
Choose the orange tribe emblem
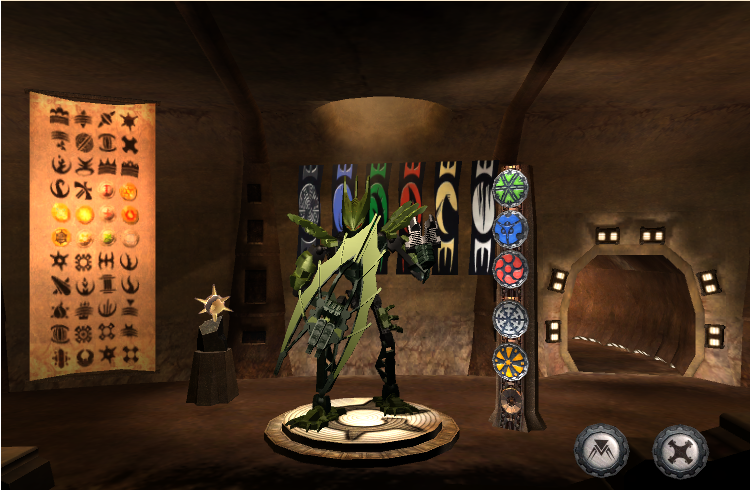point(510,360)
